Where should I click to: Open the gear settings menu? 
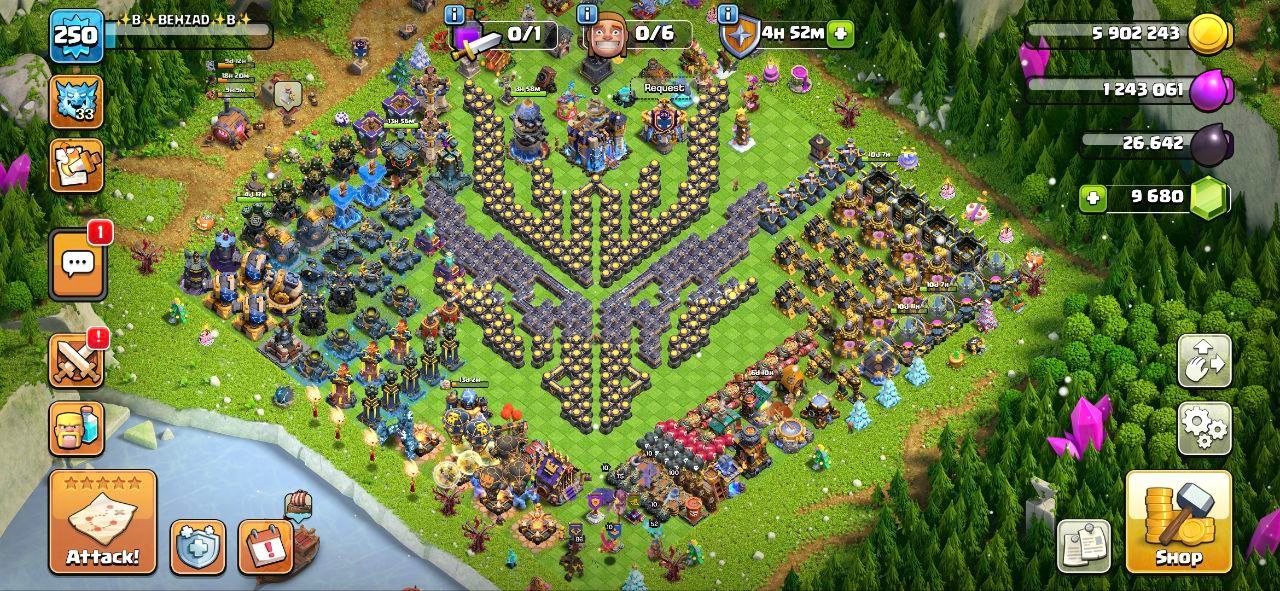coord(1204,429)
